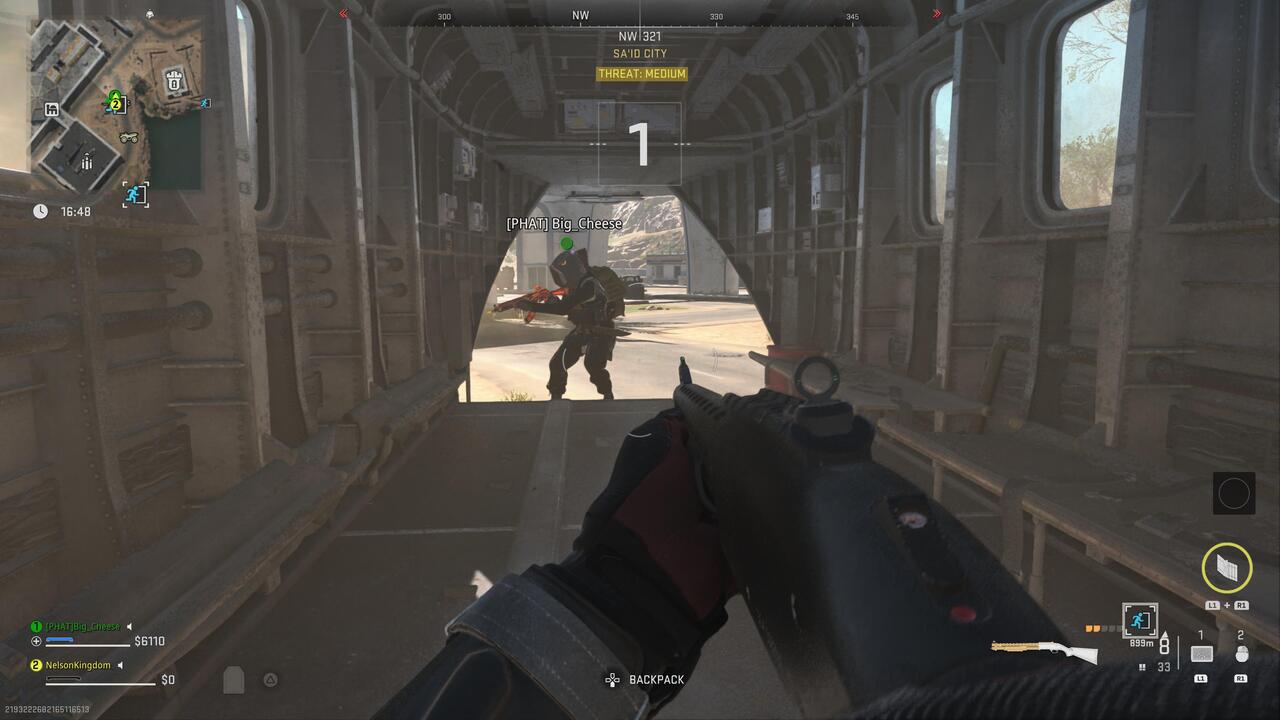This screenshot has height=720, width=1280.
Task: Select the vehicle icon on the minimap
Action: pyautogui.click(x=130, y=137)
